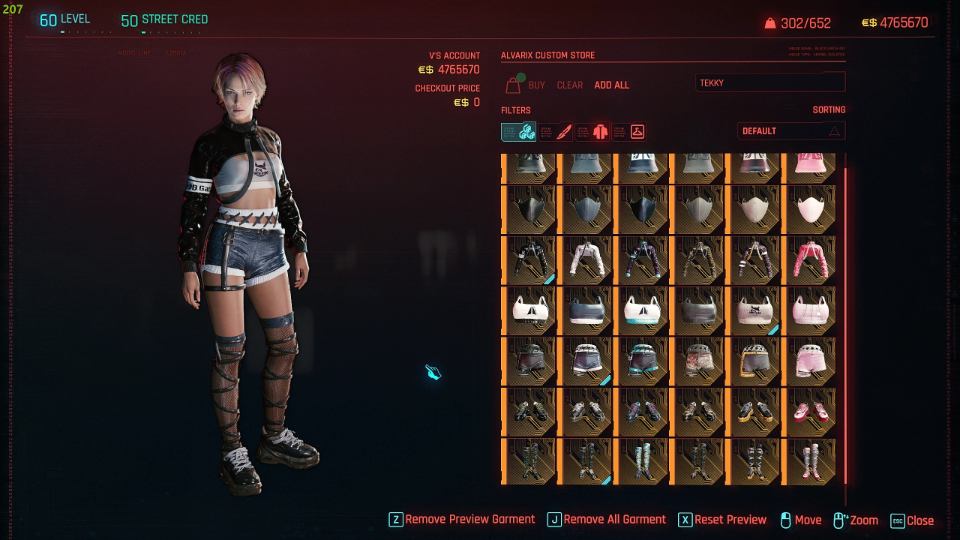This screenshot has height=540, width=960.
Task: Open the Default sorting dropdown
Action: tap(791, 131)
